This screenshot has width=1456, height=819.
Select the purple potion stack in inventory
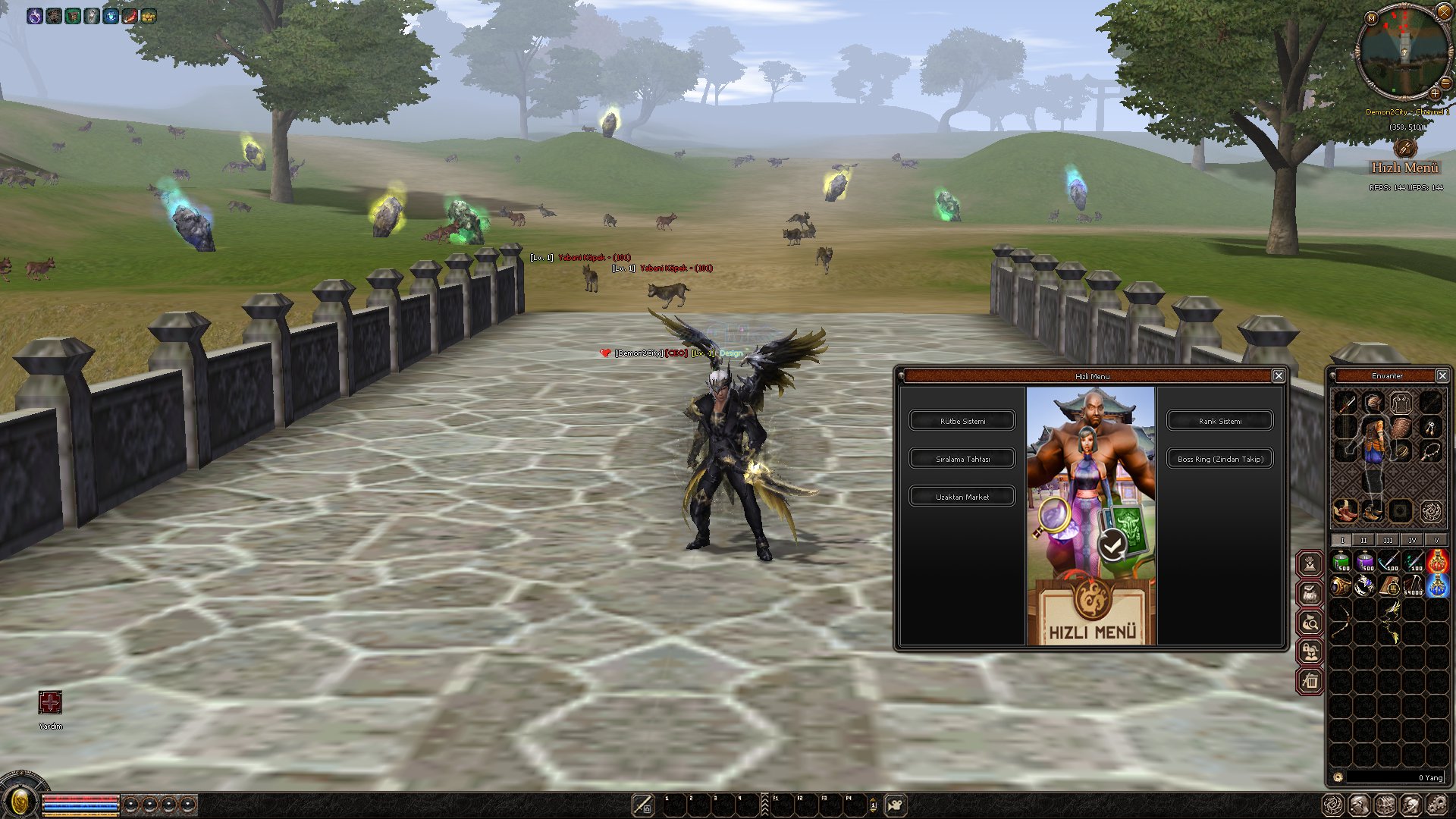tap(1366, 562)
